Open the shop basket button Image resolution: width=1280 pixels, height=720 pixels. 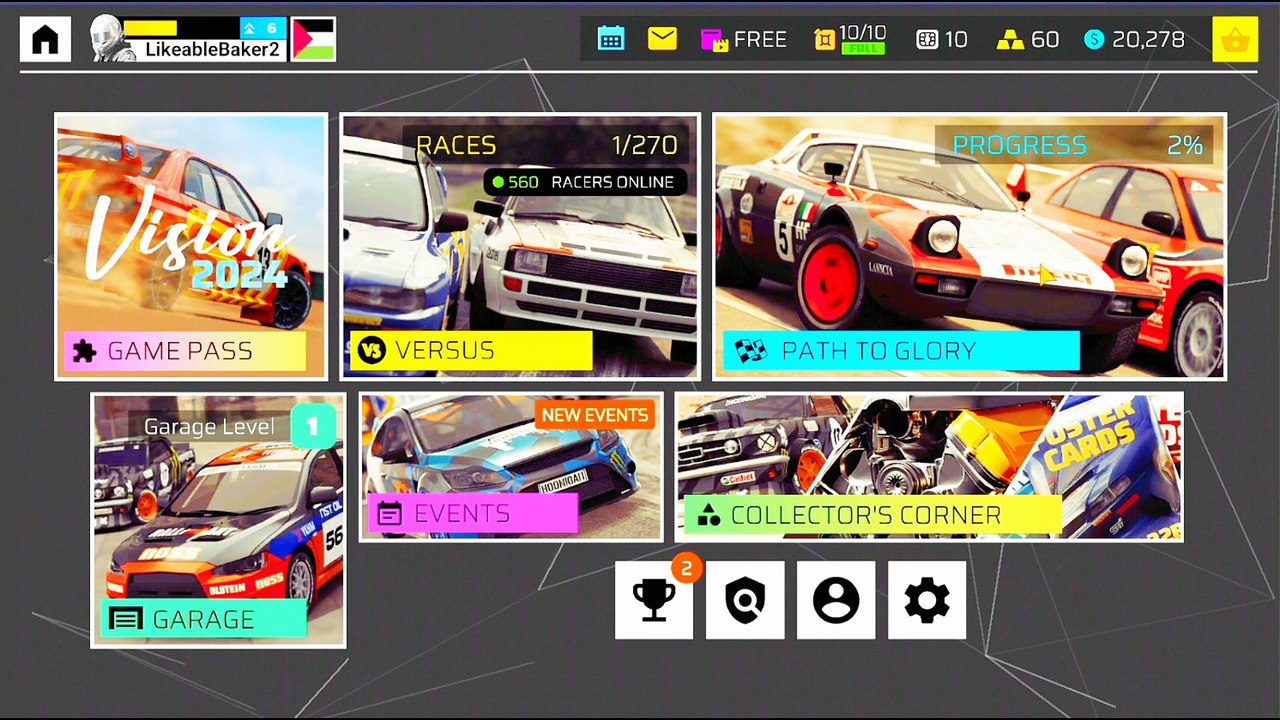point(1235,40)
